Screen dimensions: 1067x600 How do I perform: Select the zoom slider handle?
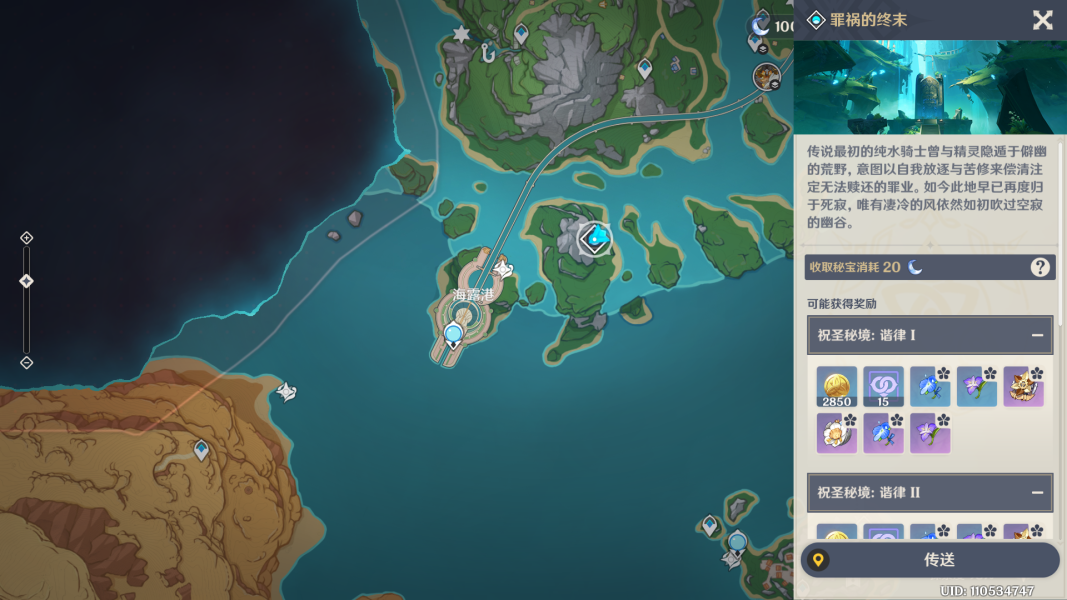[27, 281]
